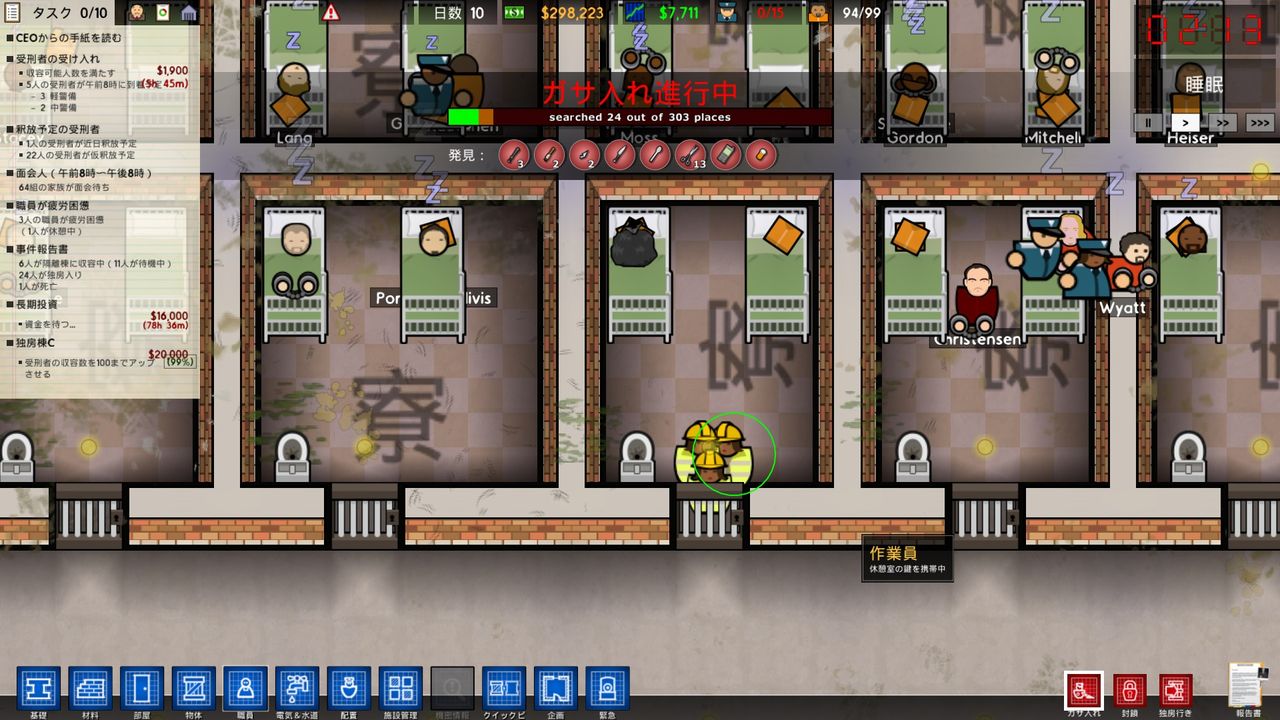Open the 物体 objects menu
Viewport: 1280px width, 720px height.
195,690
